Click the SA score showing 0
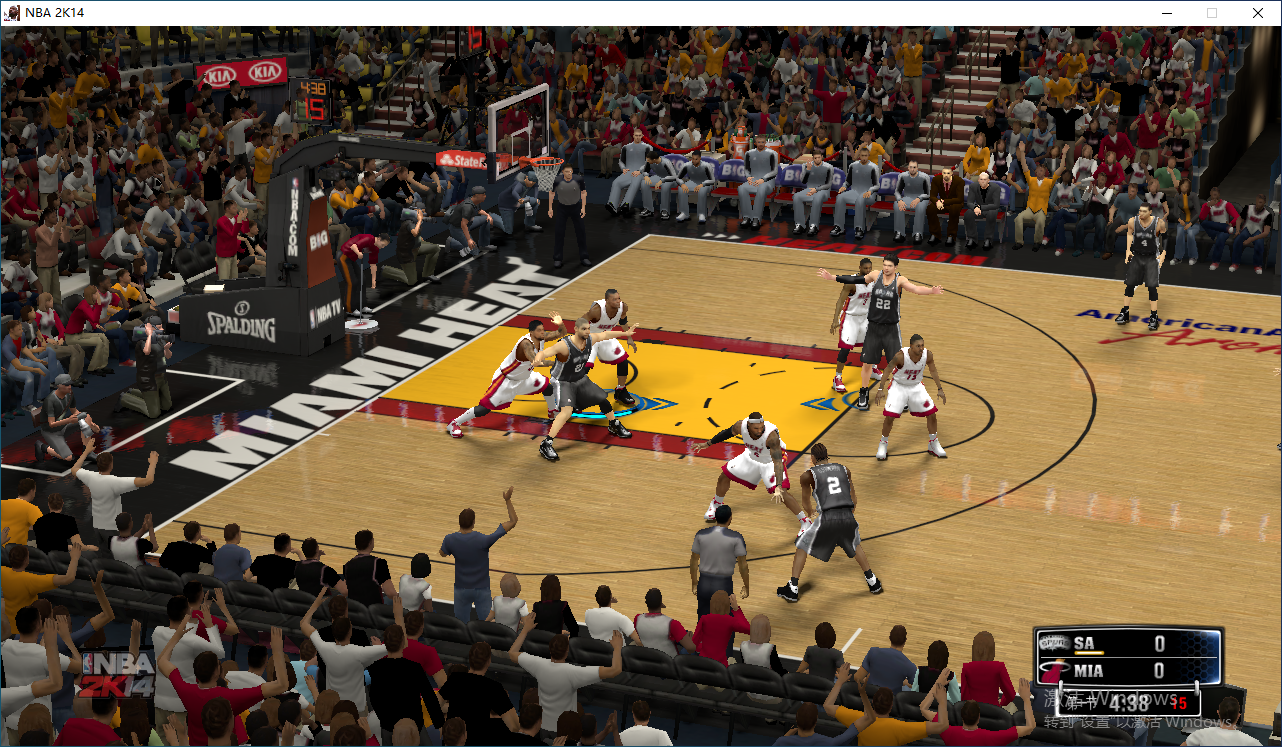 pyautogui.click(x=1160, y=641)
